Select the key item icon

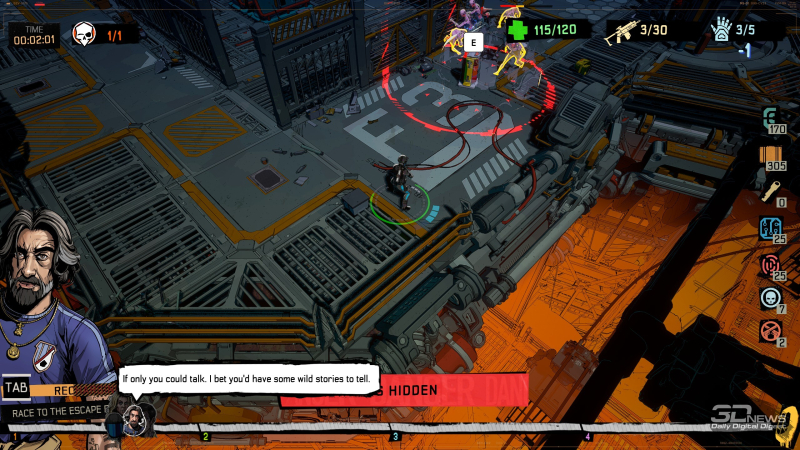[x=770, y=191]
